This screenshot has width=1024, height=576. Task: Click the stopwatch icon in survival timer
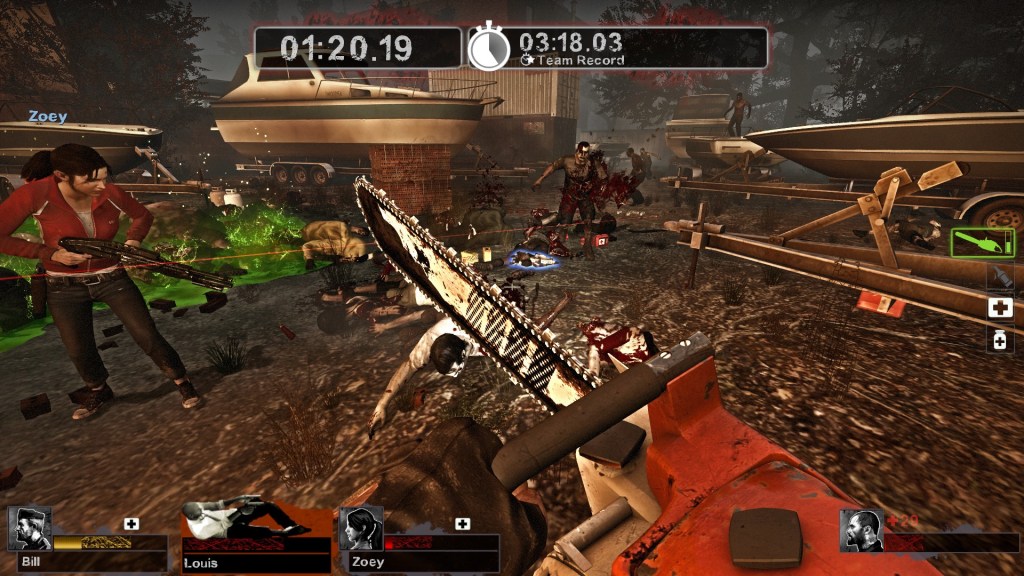489,48
